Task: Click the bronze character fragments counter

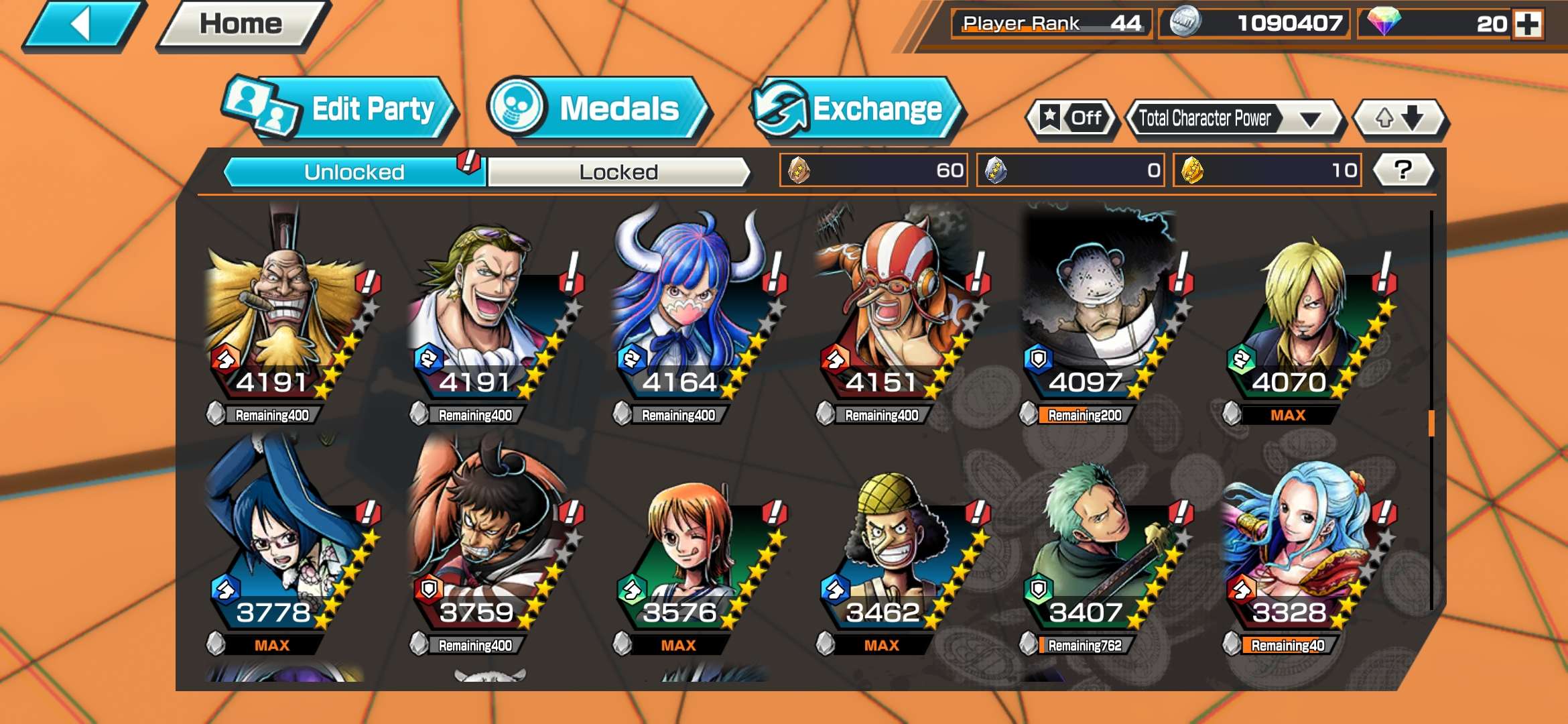Action: (871, 170)
